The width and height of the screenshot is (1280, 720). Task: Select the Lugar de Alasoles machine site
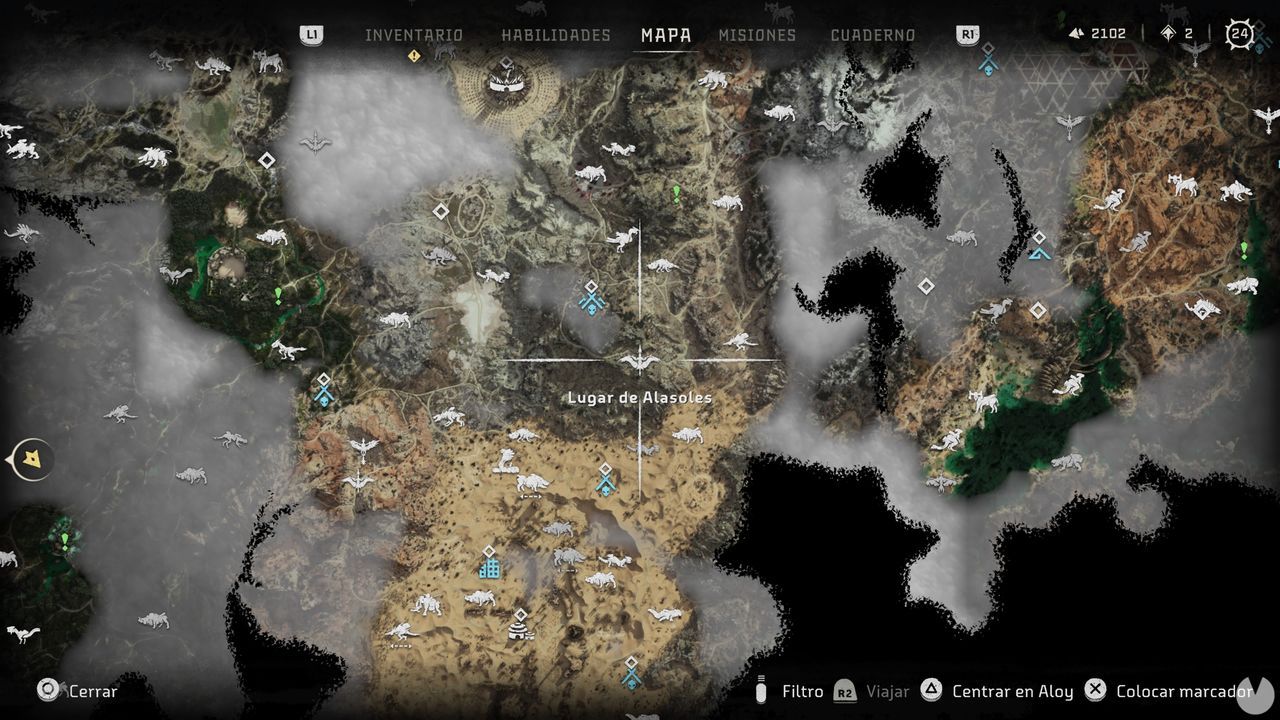click(x=639, y=361)
